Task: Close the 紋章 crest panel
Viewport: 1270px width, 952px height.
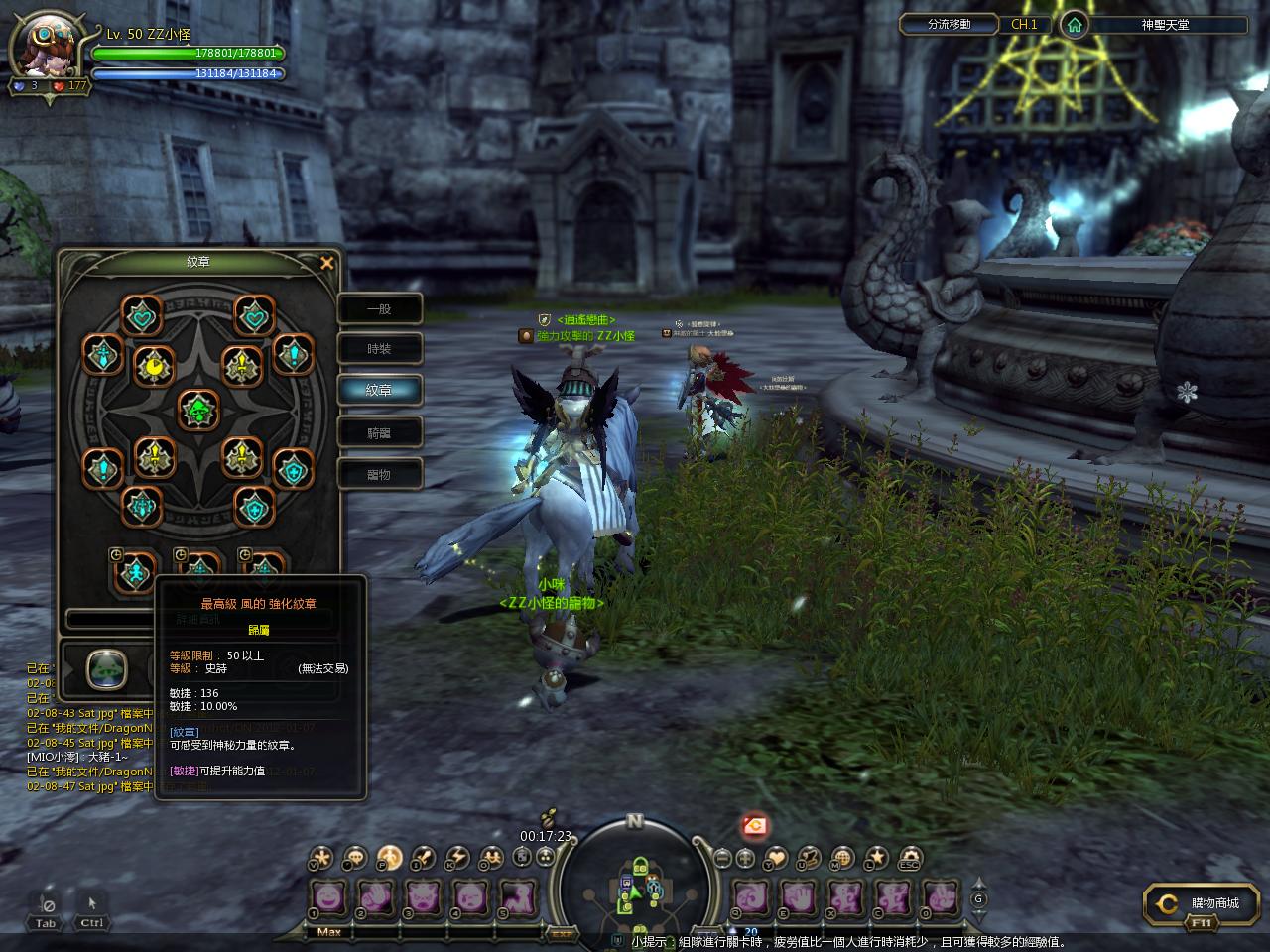Action: (x=327, y=263)
